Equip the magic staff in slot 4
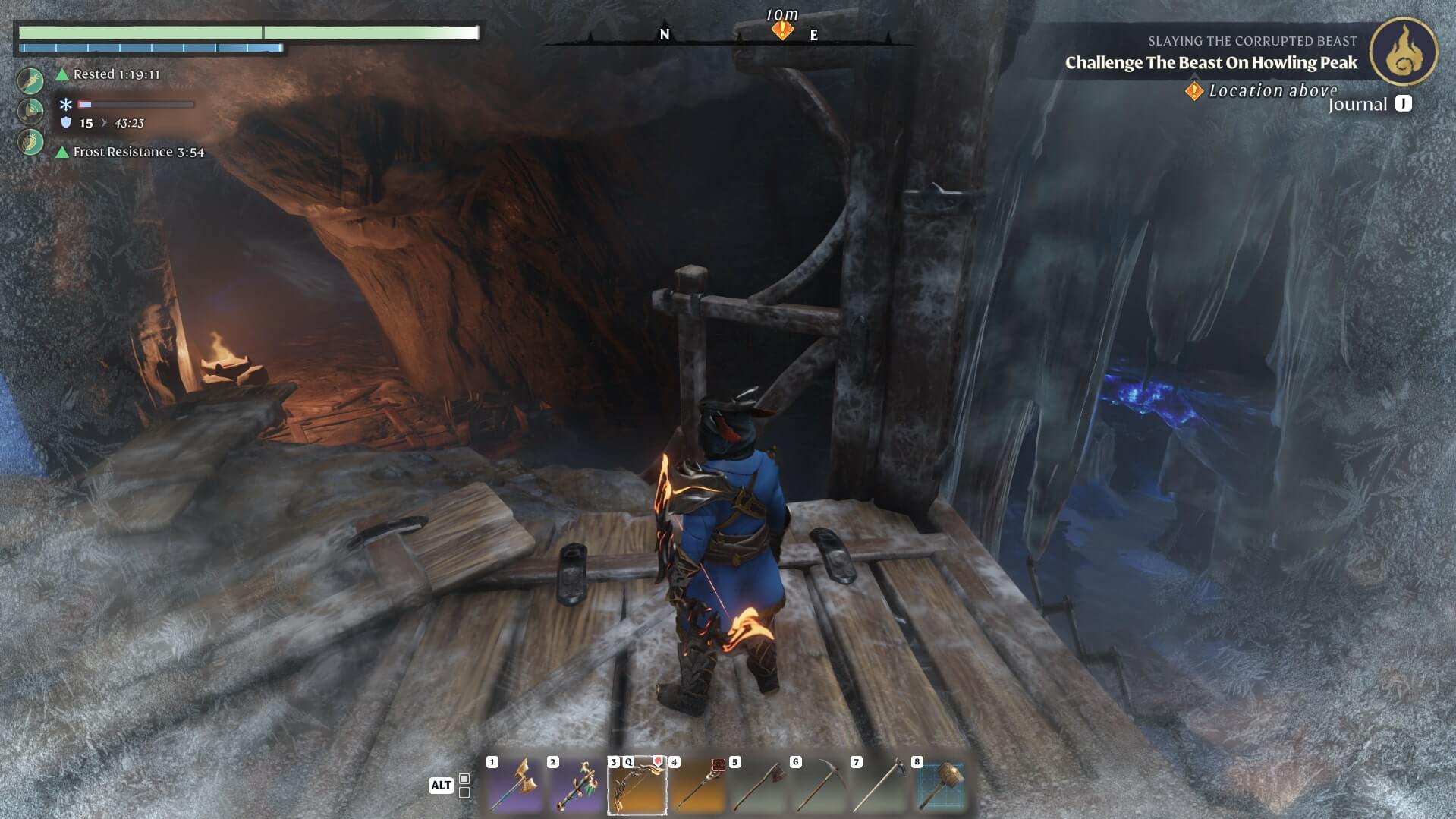This screenshot has height=819, width=1456. point(697,786)
